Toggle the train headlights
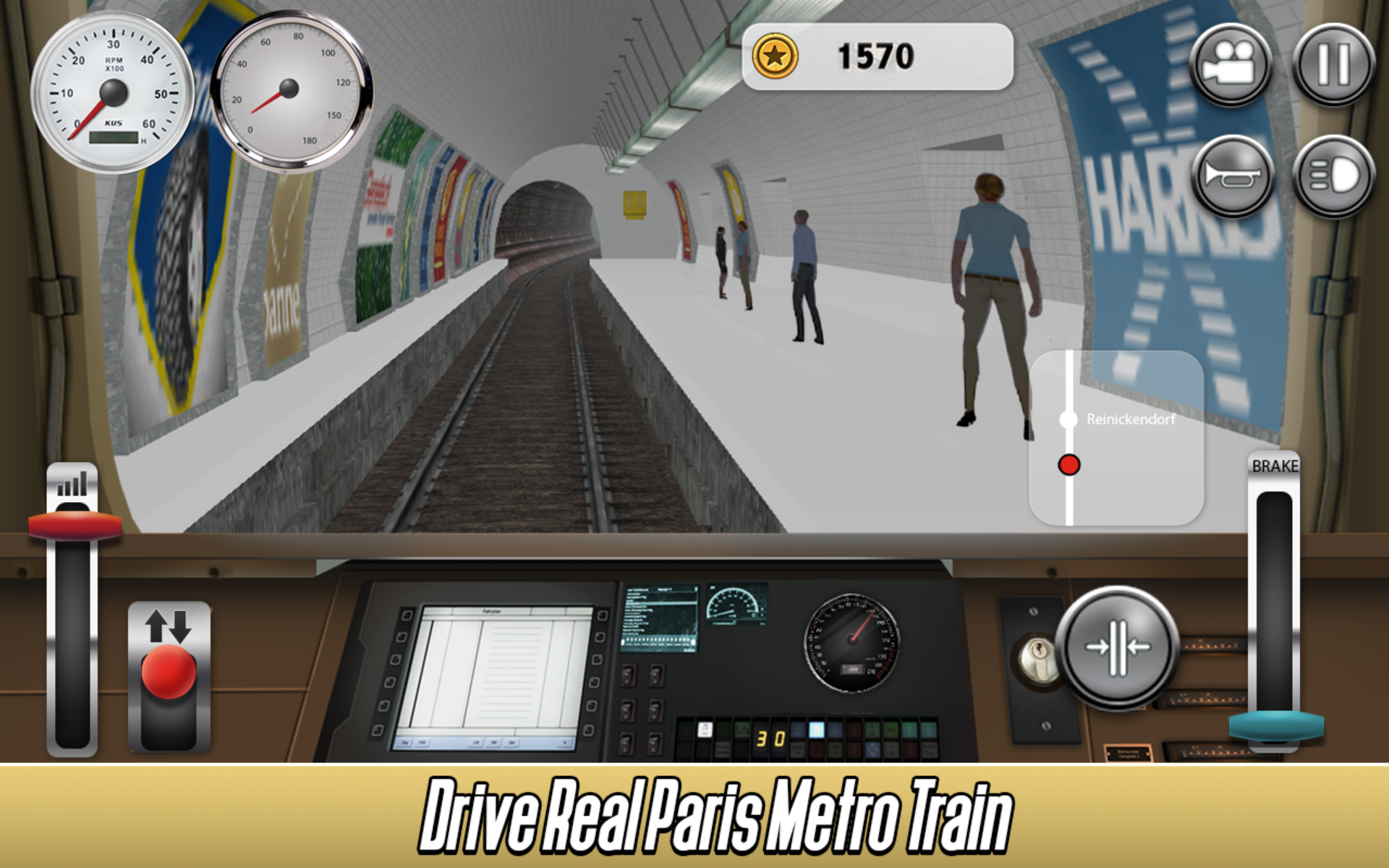This screenshot has height=868, width=1389. (1333, 176)
